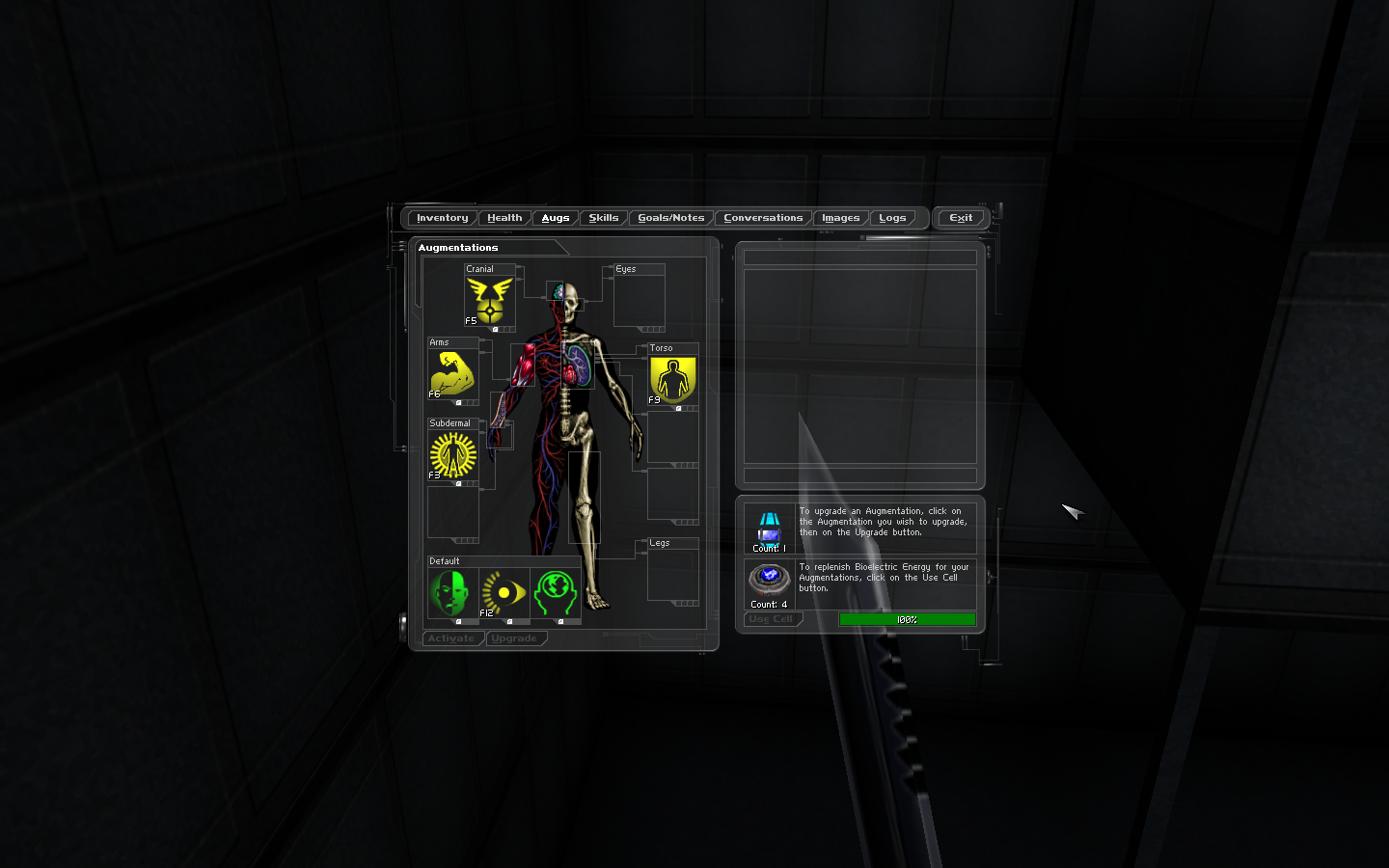Choose the yellow eye light augmentation
The height and width of the screenshot is (868, 1389).
coord(504,593)
